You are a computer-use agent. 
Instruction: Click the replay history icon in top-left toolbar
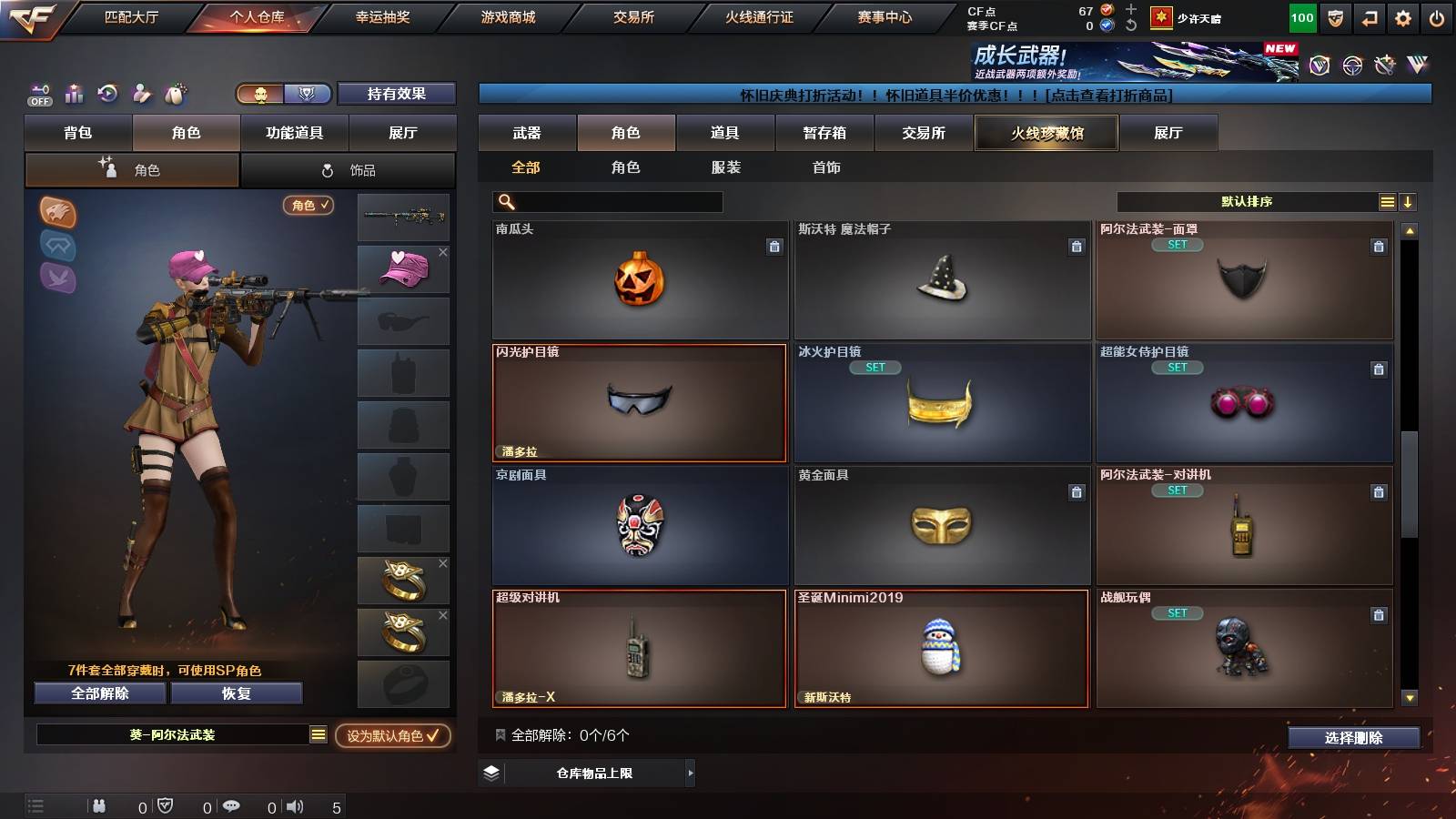pos(108,92)
